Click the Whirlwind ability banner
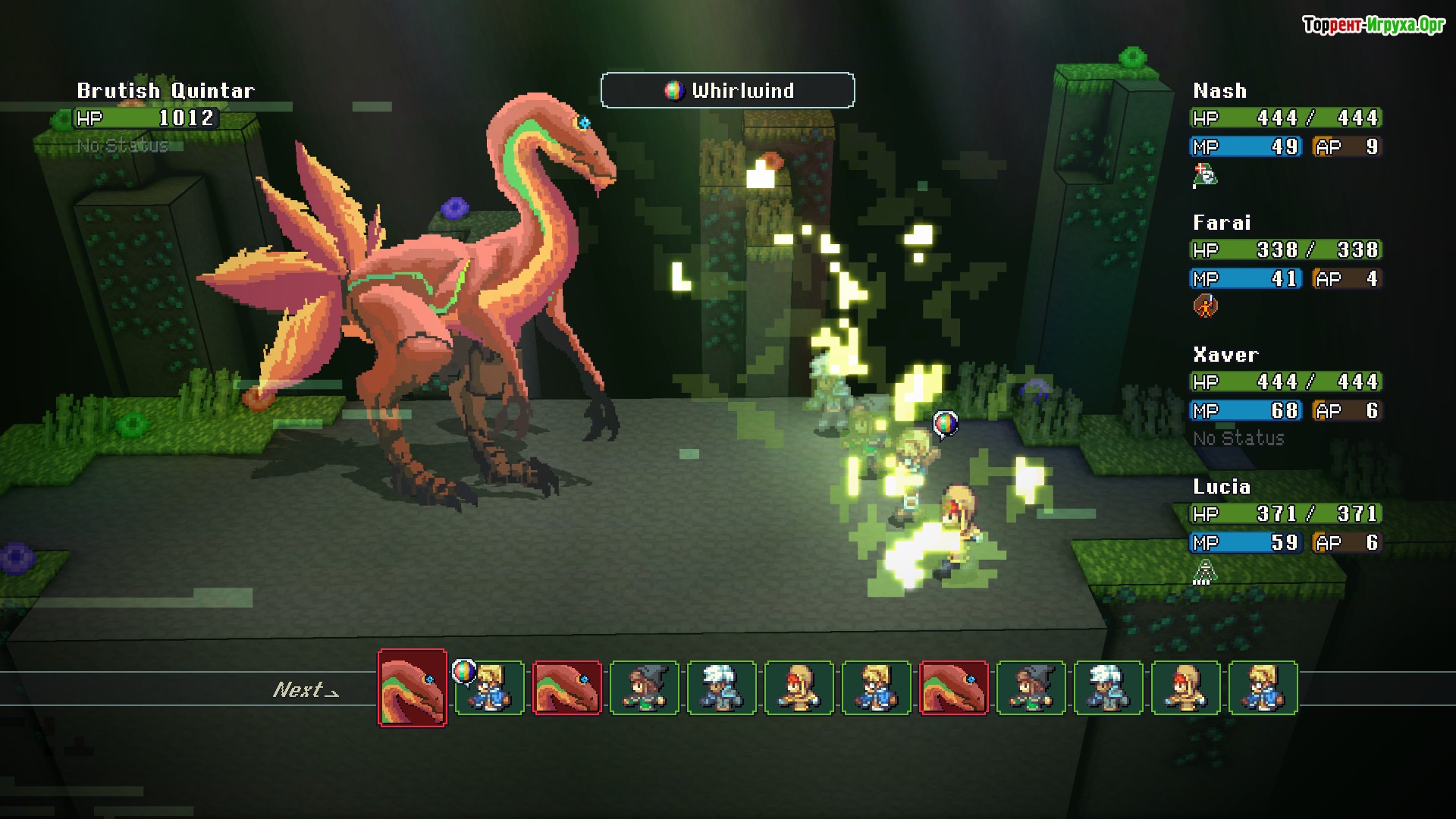Viewport: 1456px width, 819px height. (727, 91)
